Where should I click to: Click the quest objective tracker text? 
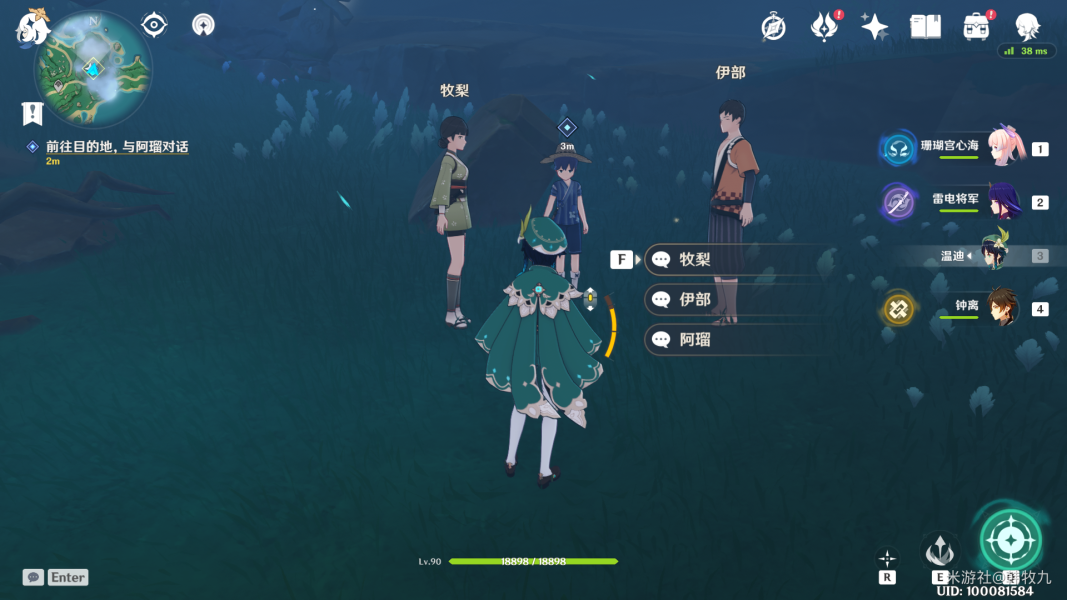click(x=116, y=147)
